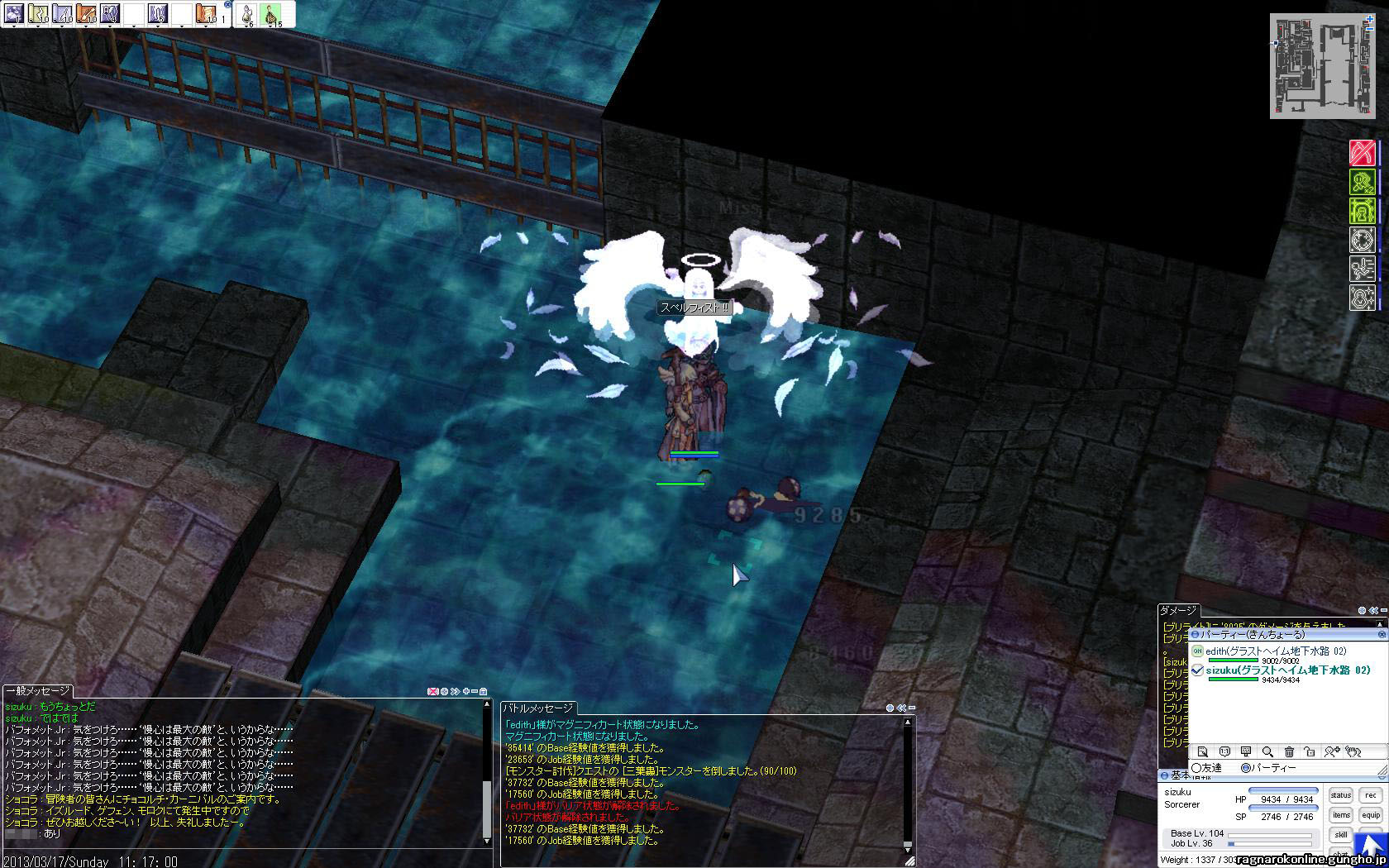
Task: Click the rec button
Action: point(1371,795)
